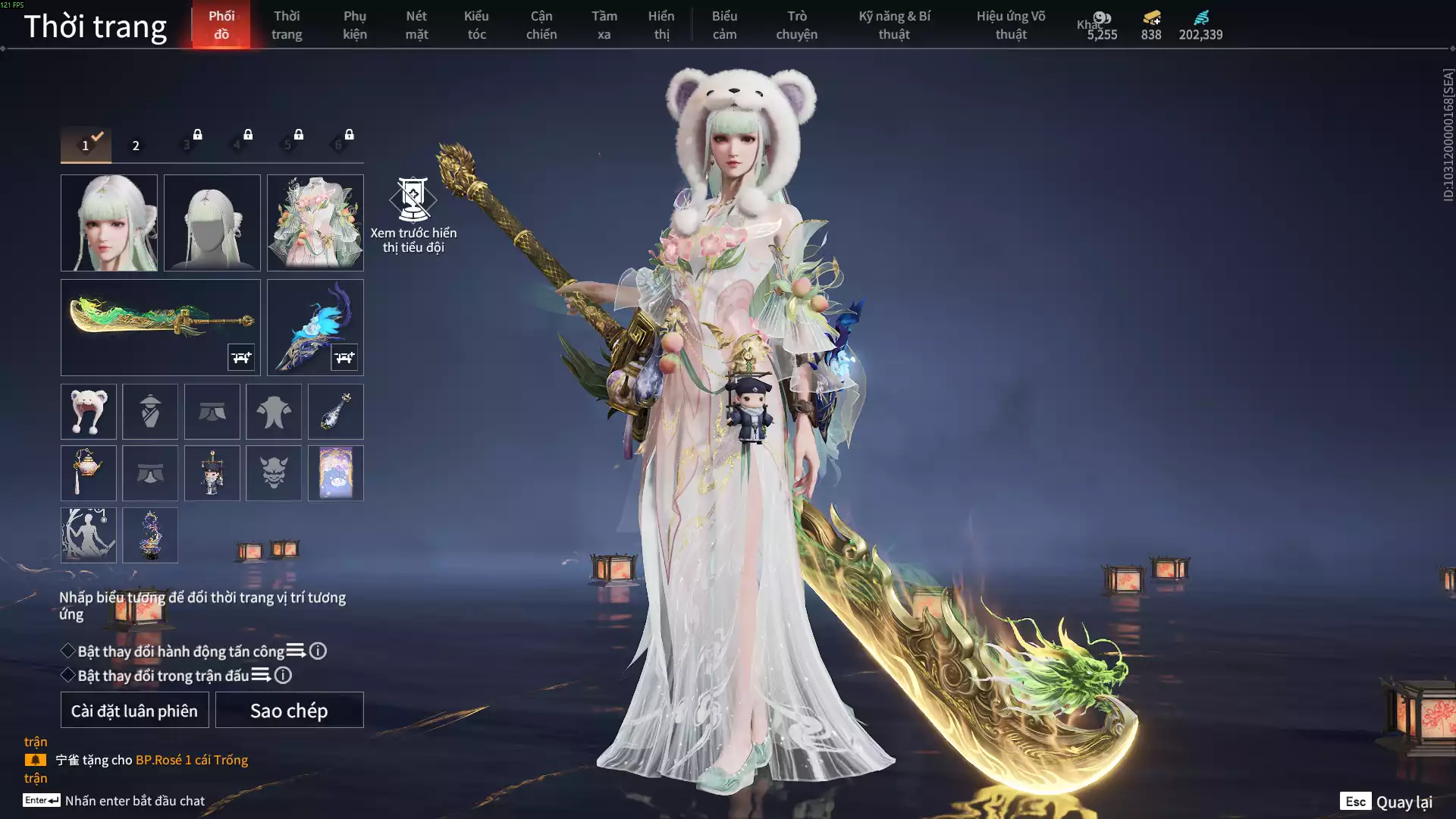This screenshot has width=1456, height=819.
Task: Select the white bear hat slot
Action: pyautogui.click(x=89, y=412)
